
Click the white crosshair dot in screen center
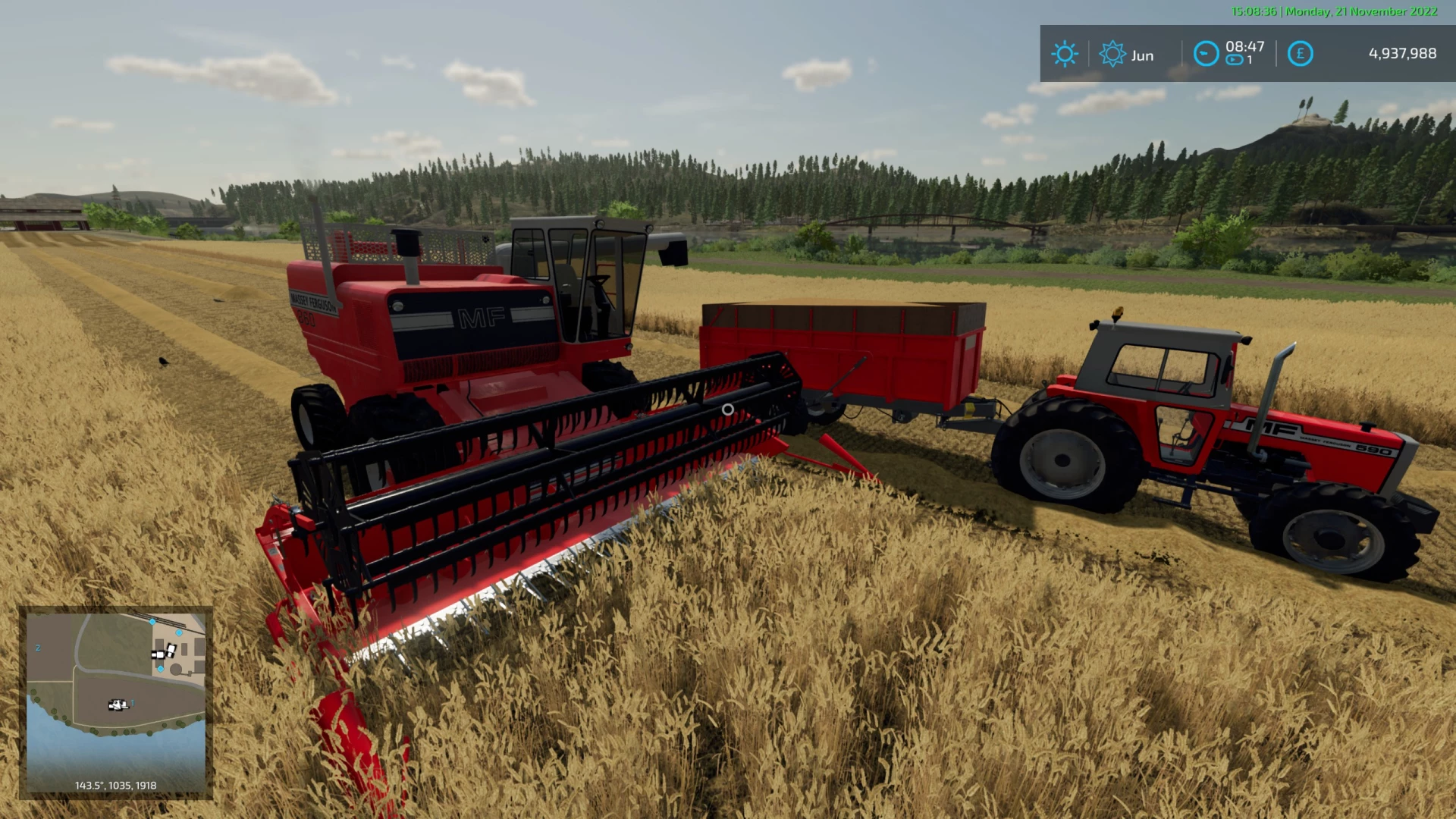tap(728, 409)
